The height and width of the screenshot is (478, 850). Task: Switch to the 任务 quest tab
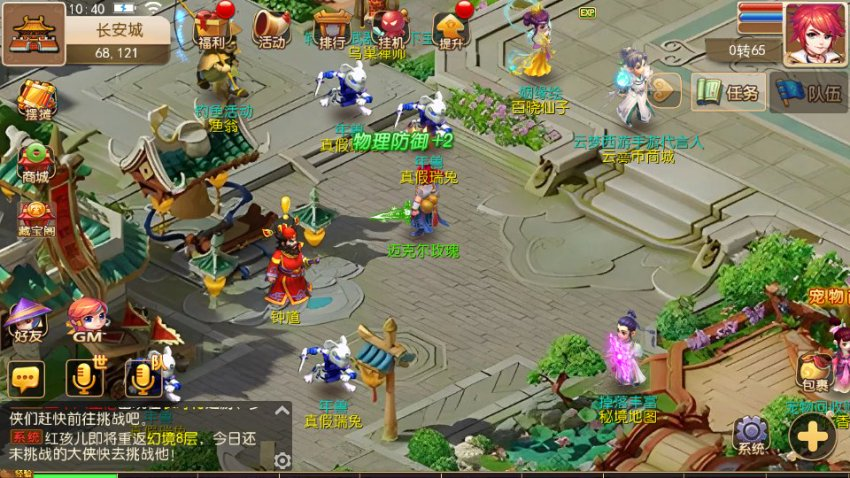(x=729, y=93)
